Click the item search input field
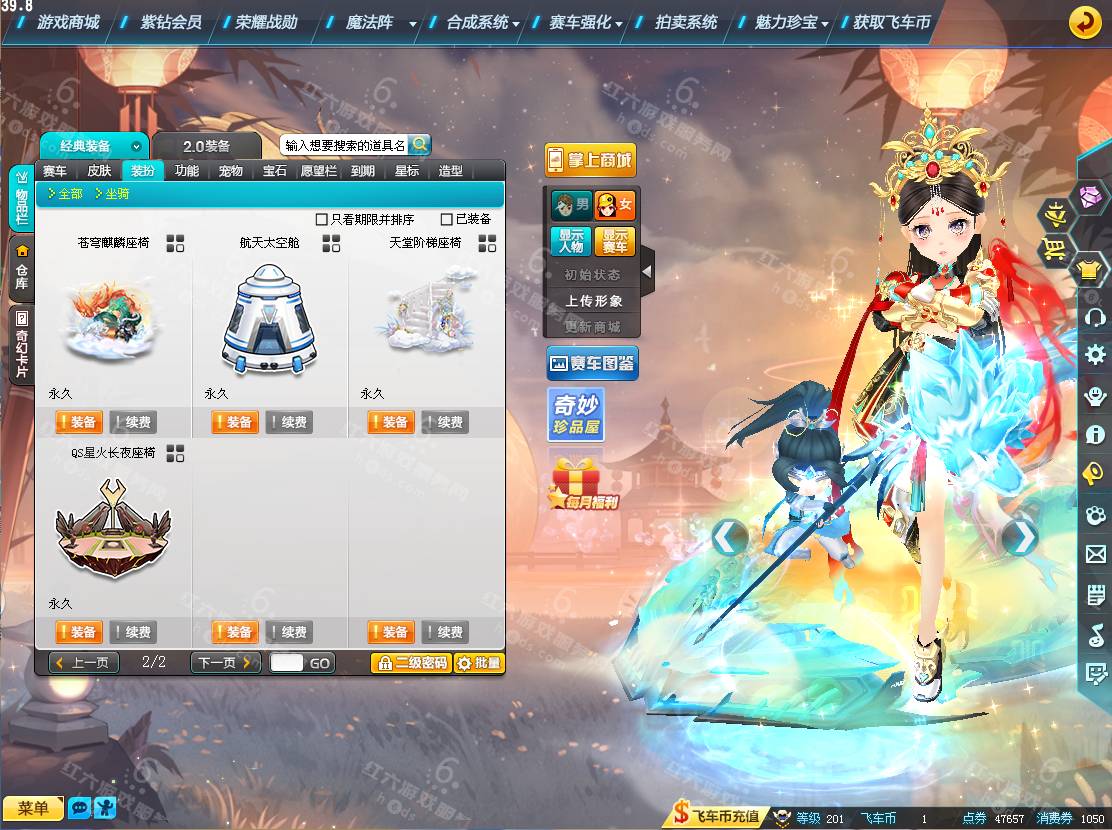 pyautogui.click(x=343, y=146)
